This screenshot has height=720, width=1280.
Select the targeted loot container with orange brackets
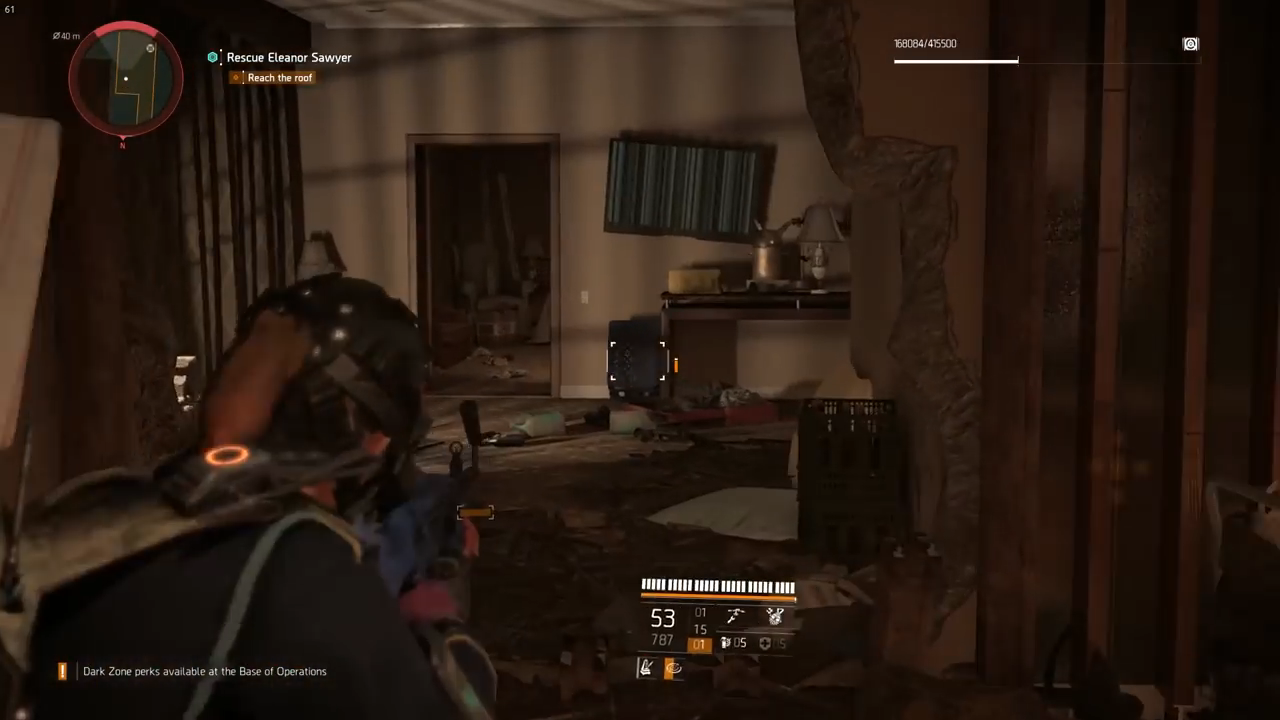(x=638, y=360)
